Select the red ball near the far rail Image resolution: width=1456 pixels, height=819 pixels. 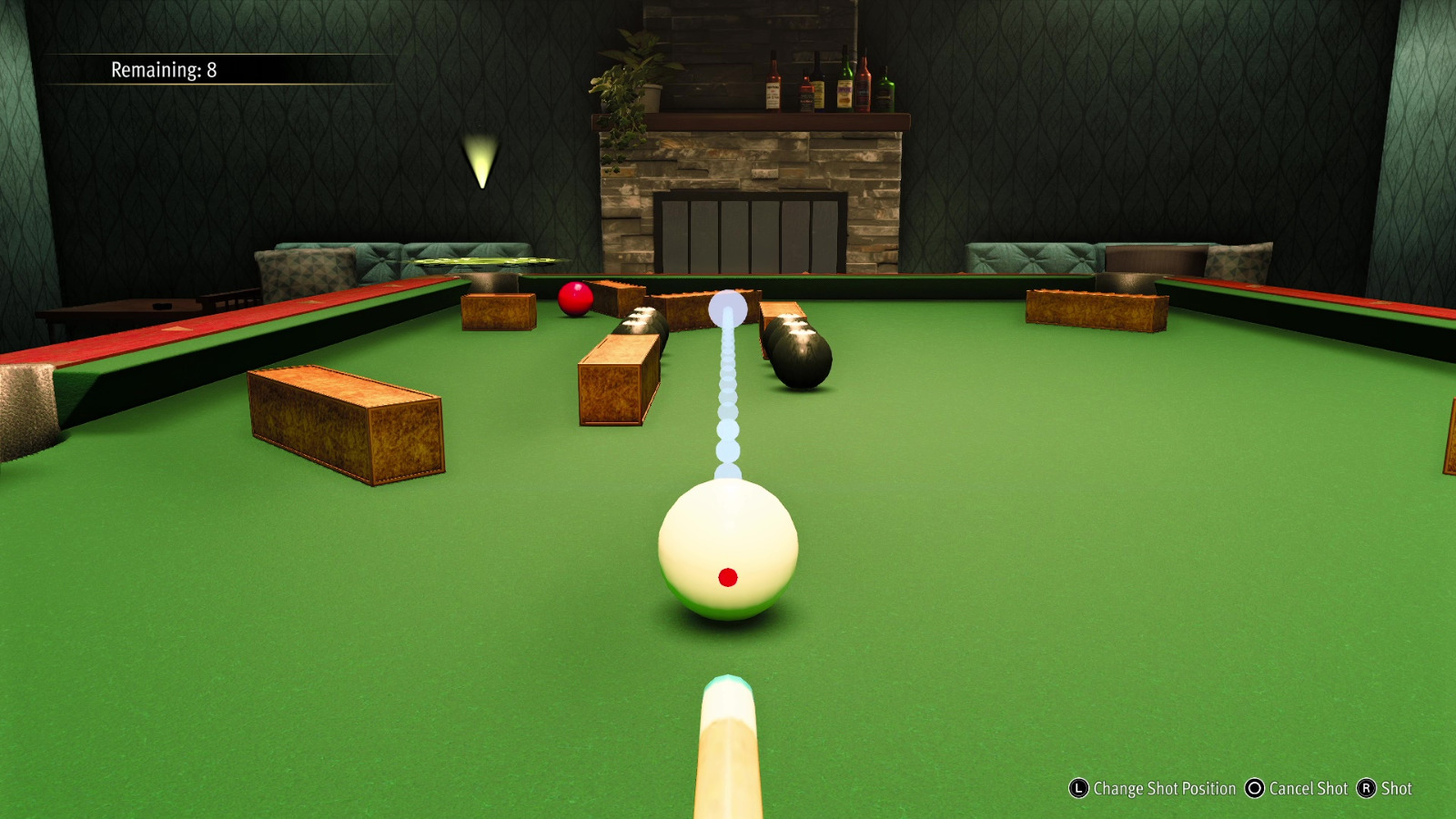577,298
